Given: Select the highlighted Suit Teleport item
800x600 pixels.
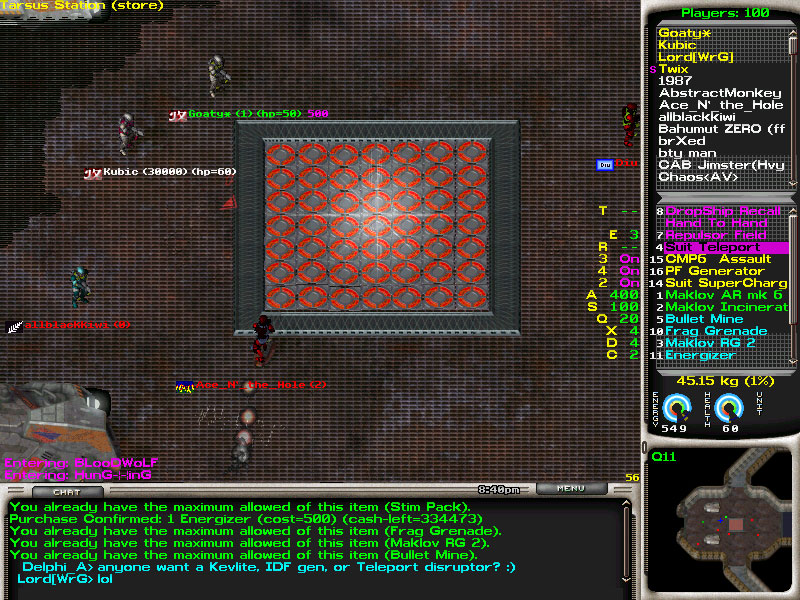Looking at the screenshot, I should pyautogui.click(x=717, y=247).
